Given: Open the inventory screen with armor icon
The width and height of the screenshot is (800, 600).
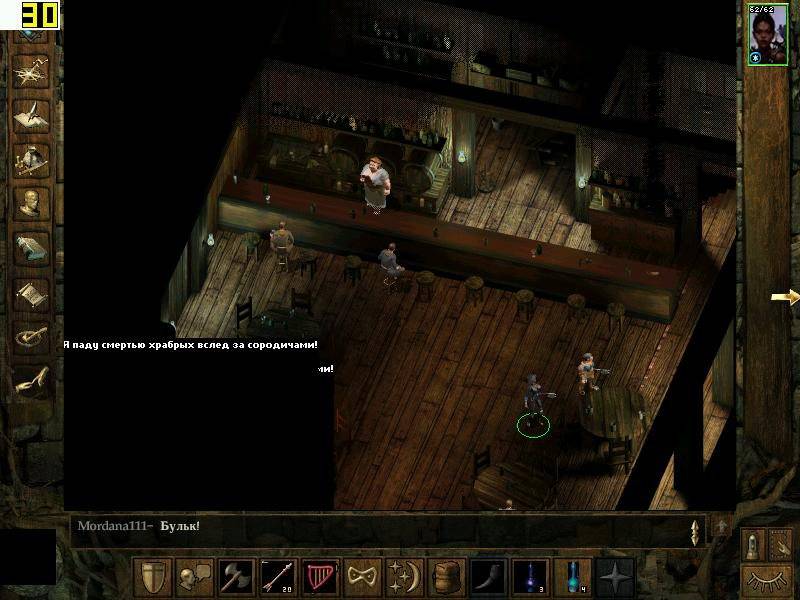Looking at the screenshot, I should coord(30,158).
